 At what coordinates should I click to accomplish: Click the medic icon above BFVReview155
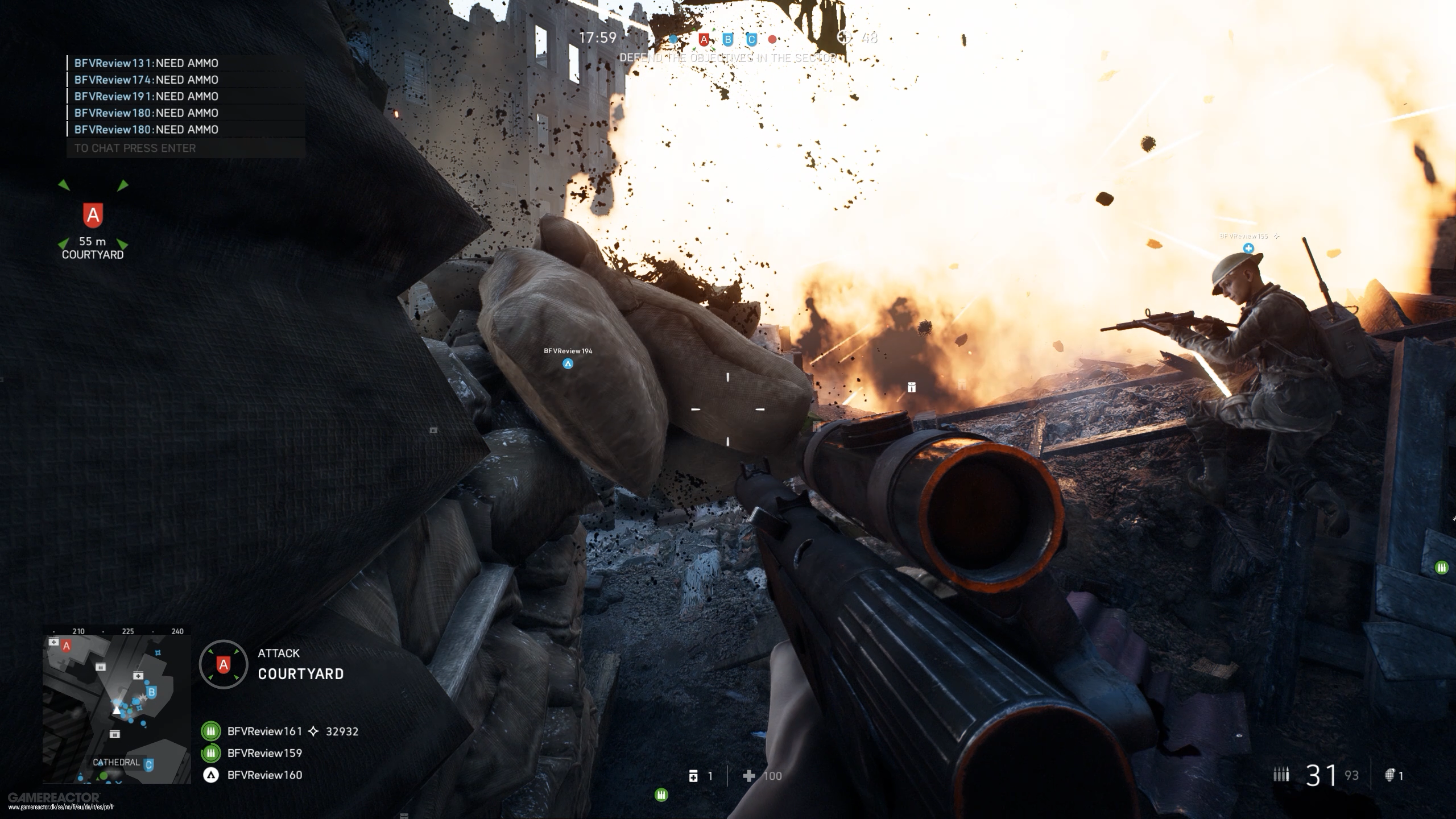click(1248, 249)
